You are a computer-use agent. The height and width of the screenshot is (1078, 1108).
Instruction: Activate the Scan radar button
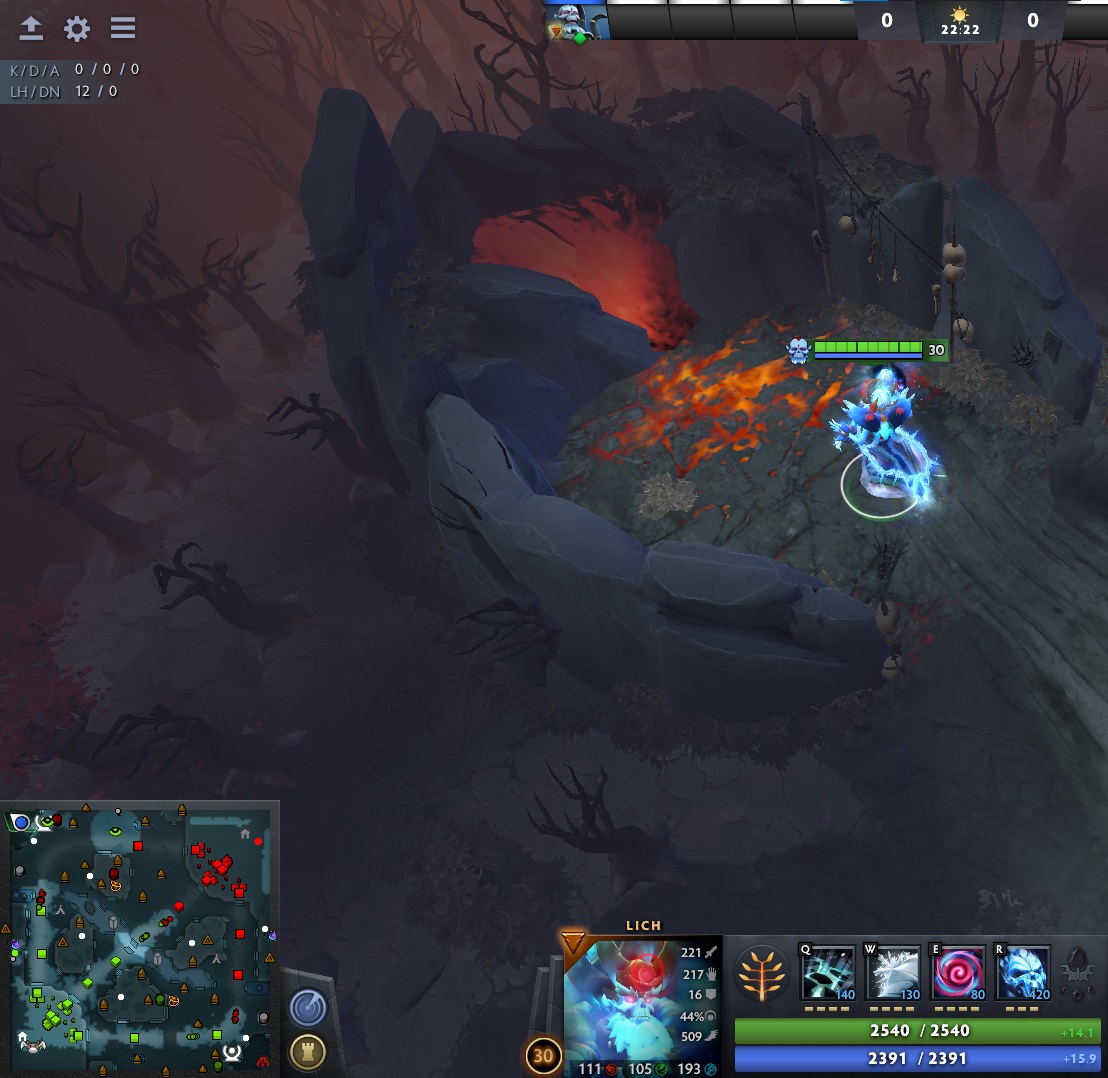308,1007
